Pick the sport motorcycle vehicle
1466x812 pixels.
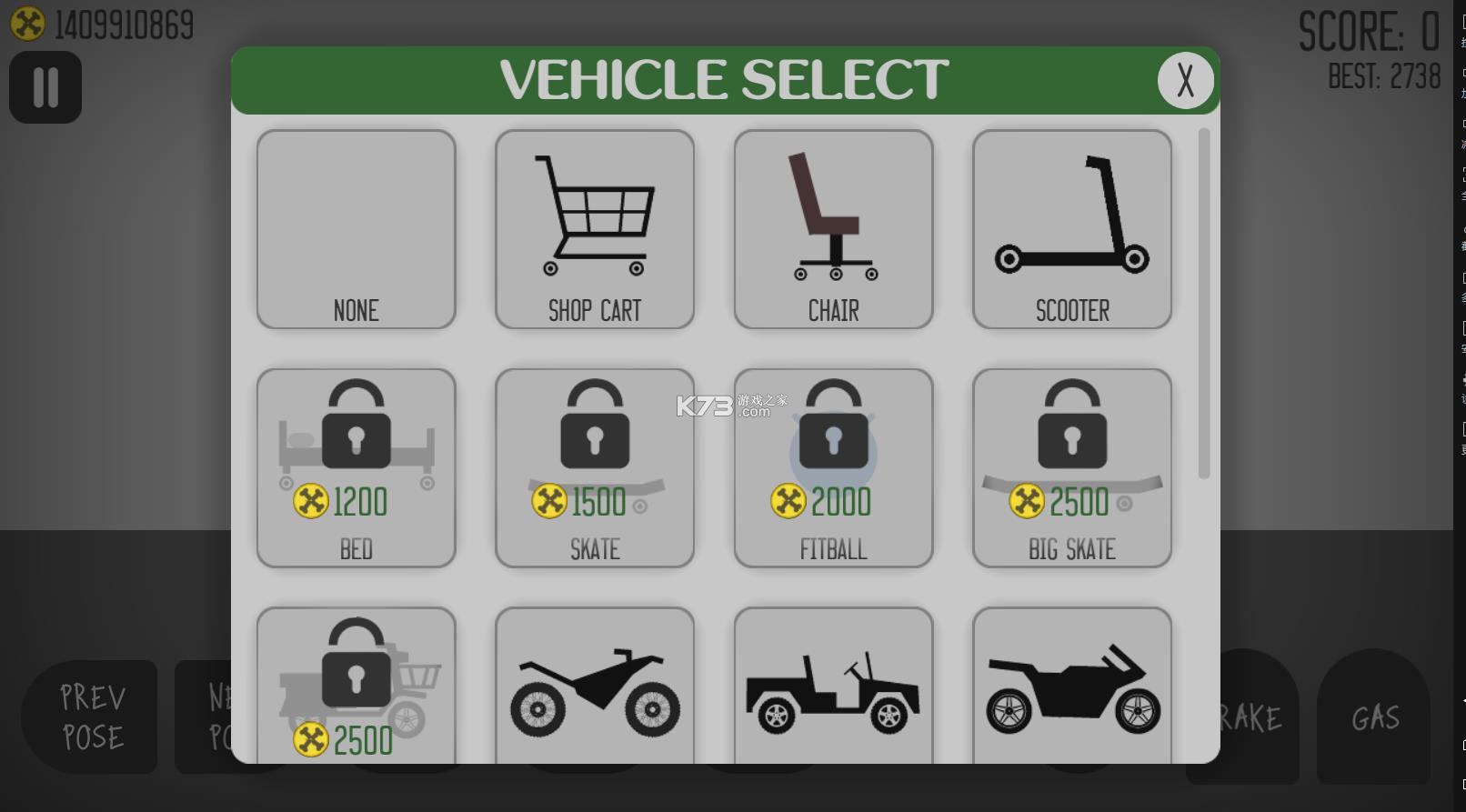coord(1072,687)
